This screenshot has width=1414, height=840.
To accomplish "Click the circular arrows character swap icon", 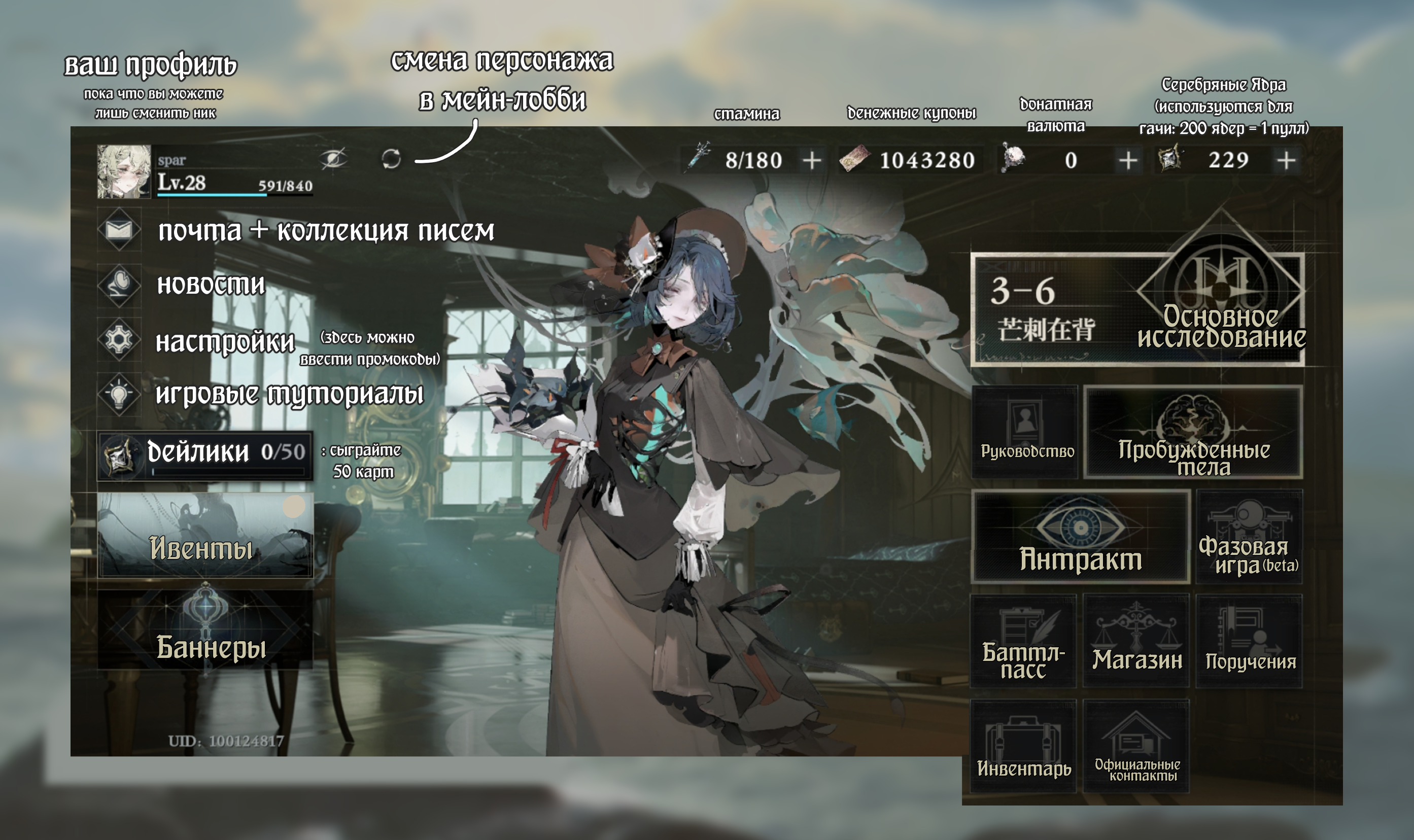I will 391,159.
